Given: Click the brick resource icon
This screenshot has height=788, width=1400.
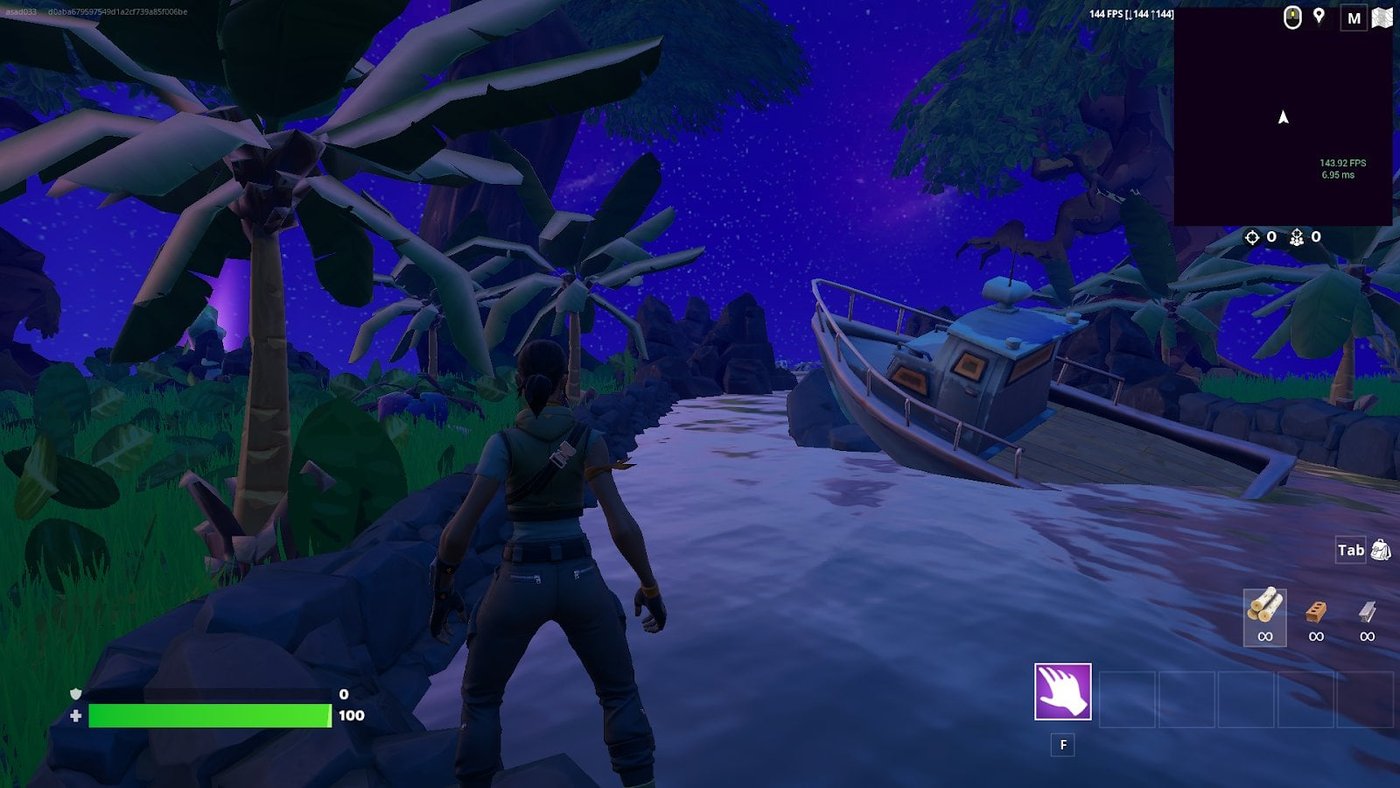Looking at the screenshot, I should (1315, 611).
